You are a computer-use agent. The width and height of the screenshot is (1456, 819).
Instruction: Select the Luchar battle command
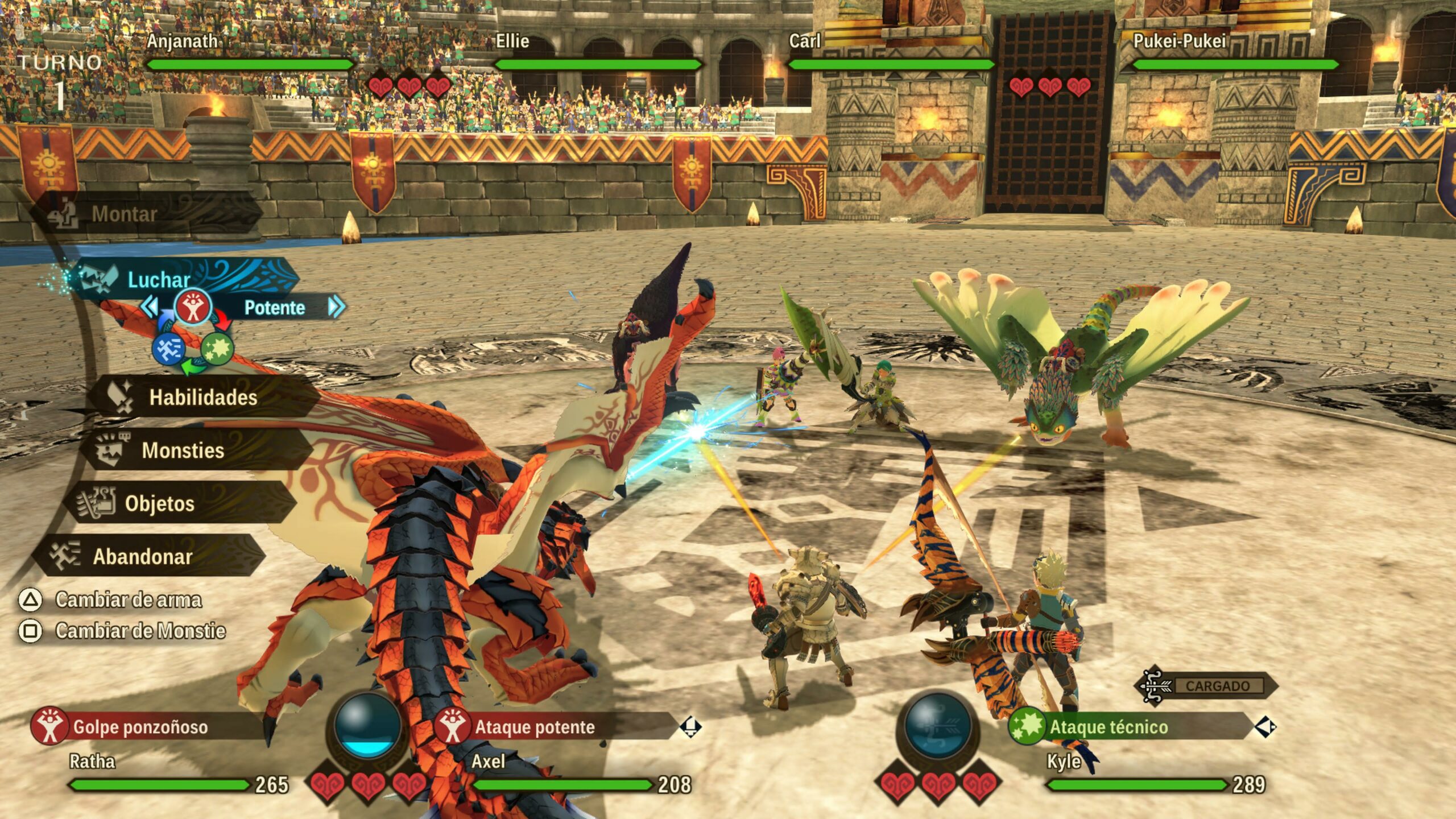[159, 279]
